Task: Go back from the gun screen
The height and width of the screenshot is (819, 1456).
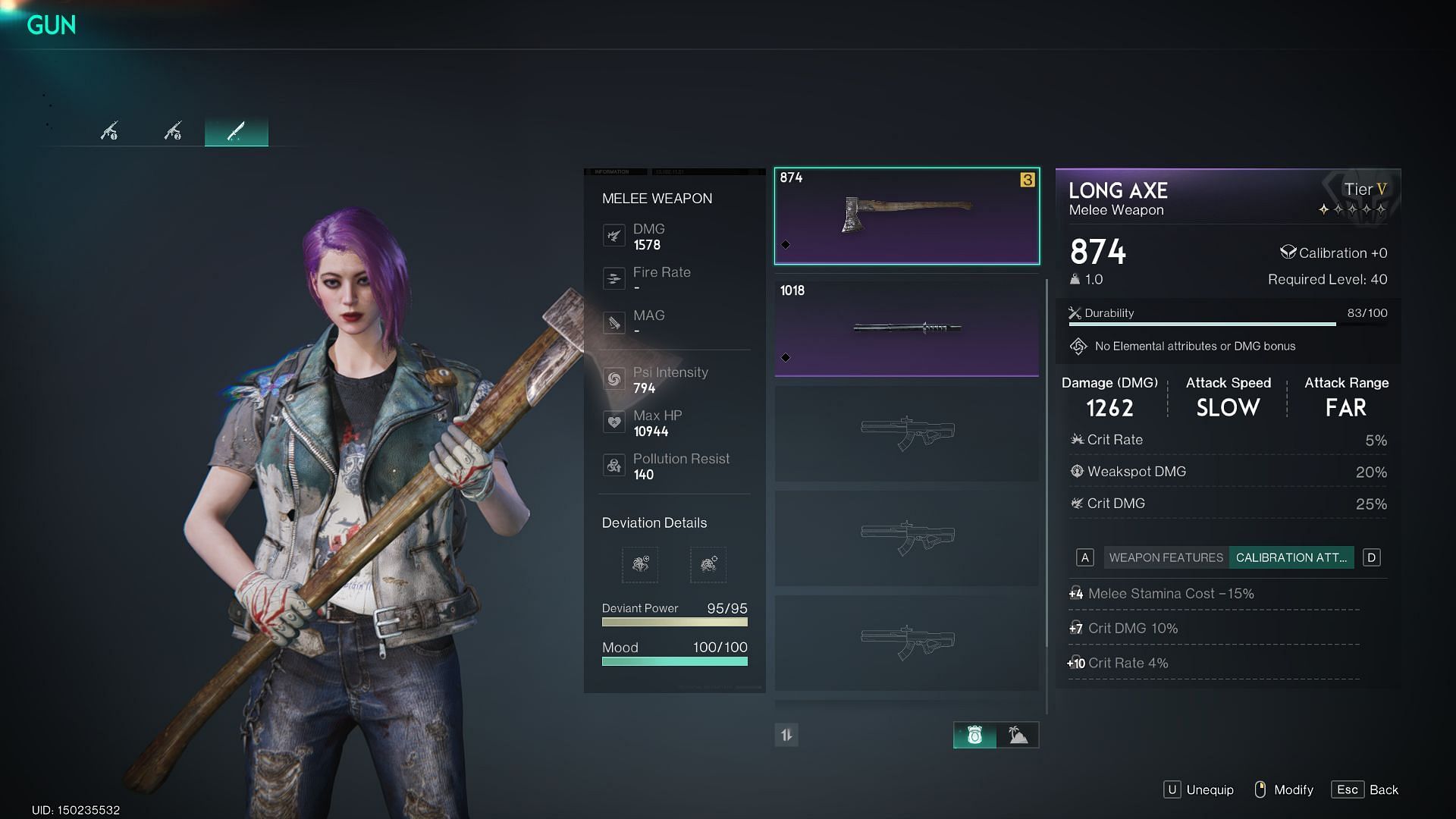Action: click(1365, 790)
